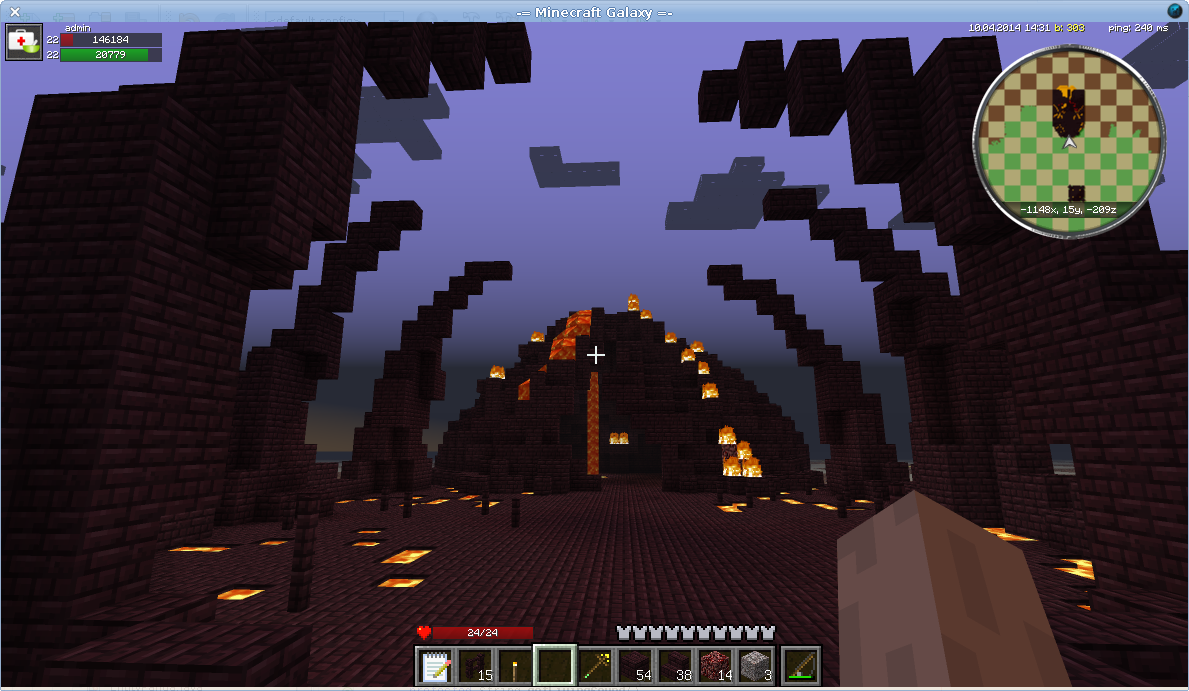
Task: Select the notepad with pencil hotbar slot
Action: 435,665
